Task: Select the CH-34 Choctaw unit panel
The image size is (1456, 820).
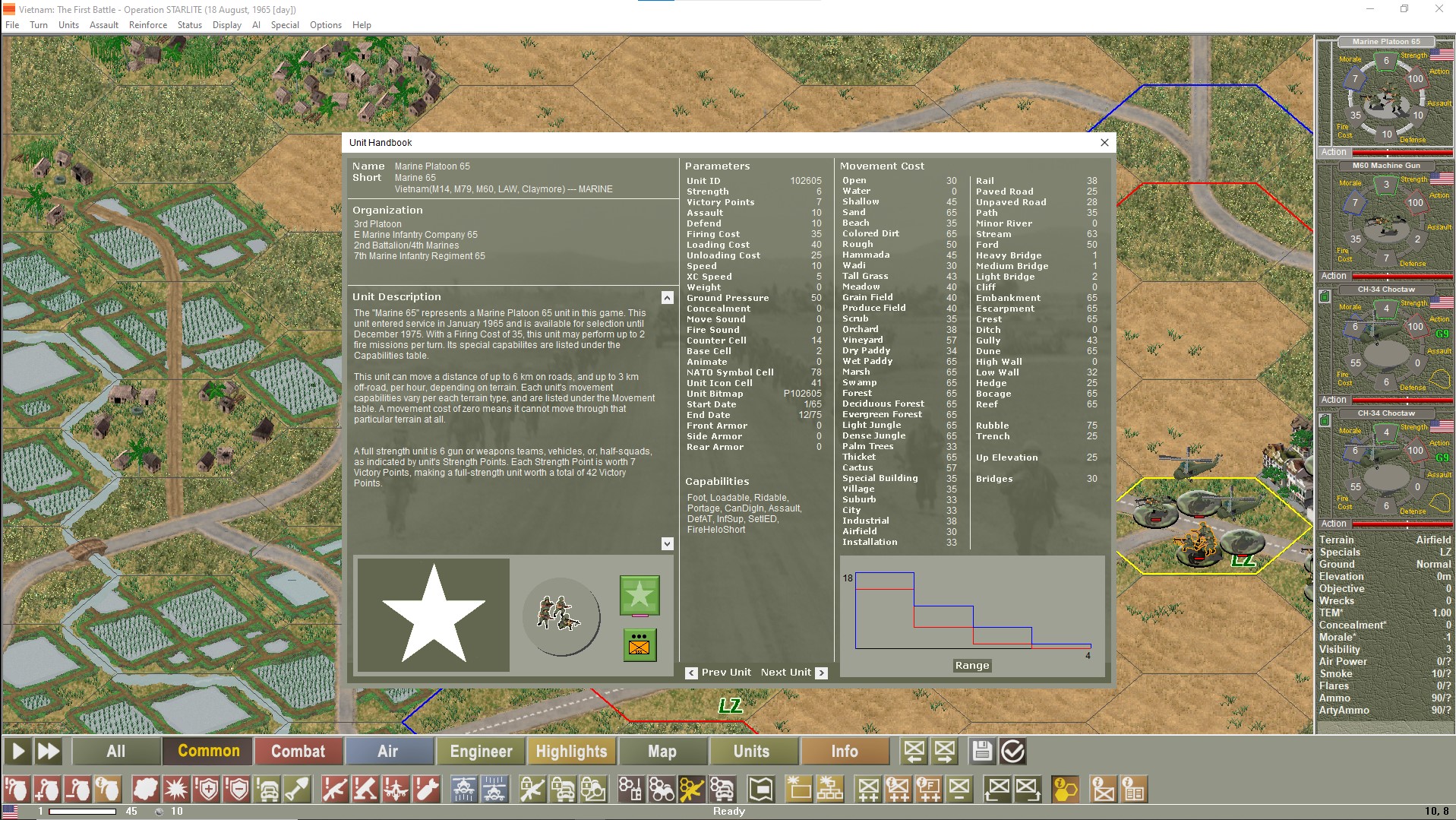Action: [1385, 342]
